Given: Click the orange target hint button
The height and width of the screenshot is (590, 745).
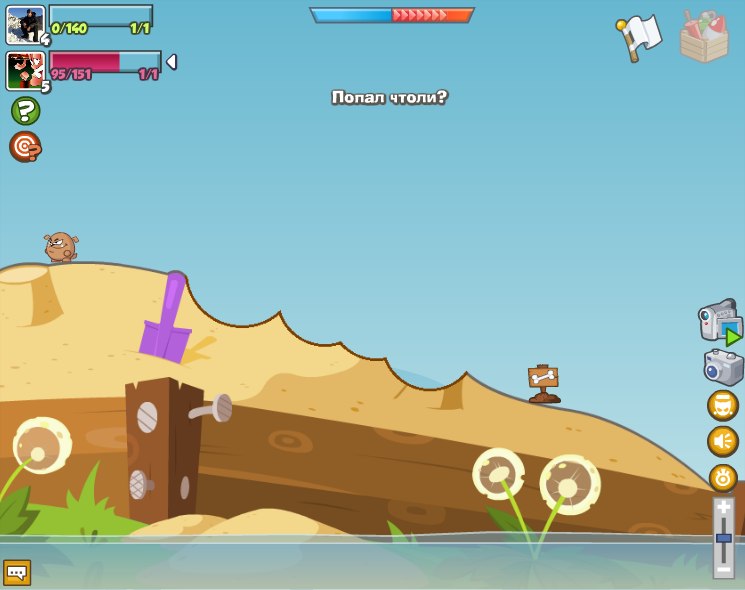Looking at the screenshot, I should [x=25, y=147].
